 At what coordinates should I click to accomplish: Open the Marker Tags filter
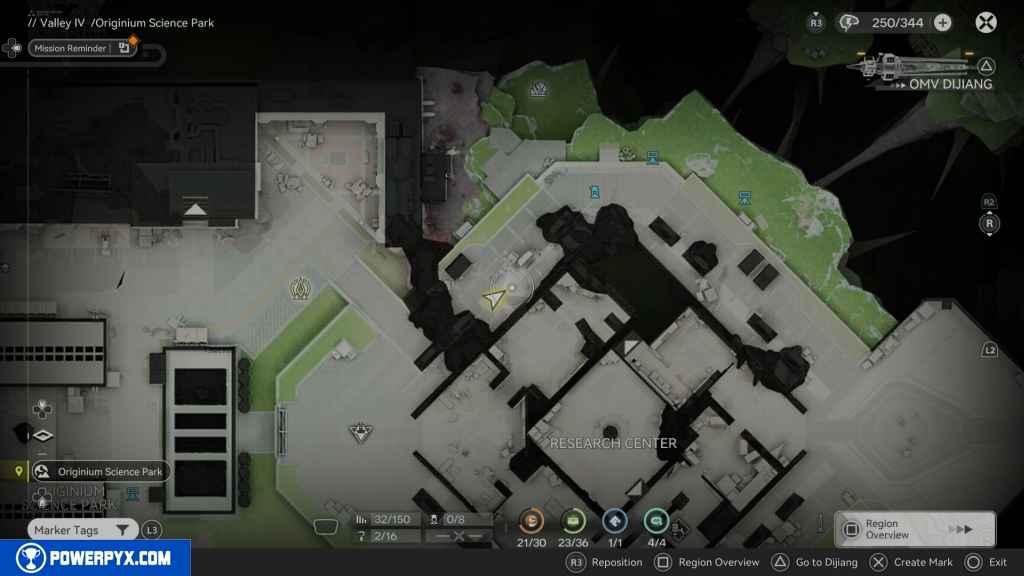[x=82, y=530]
